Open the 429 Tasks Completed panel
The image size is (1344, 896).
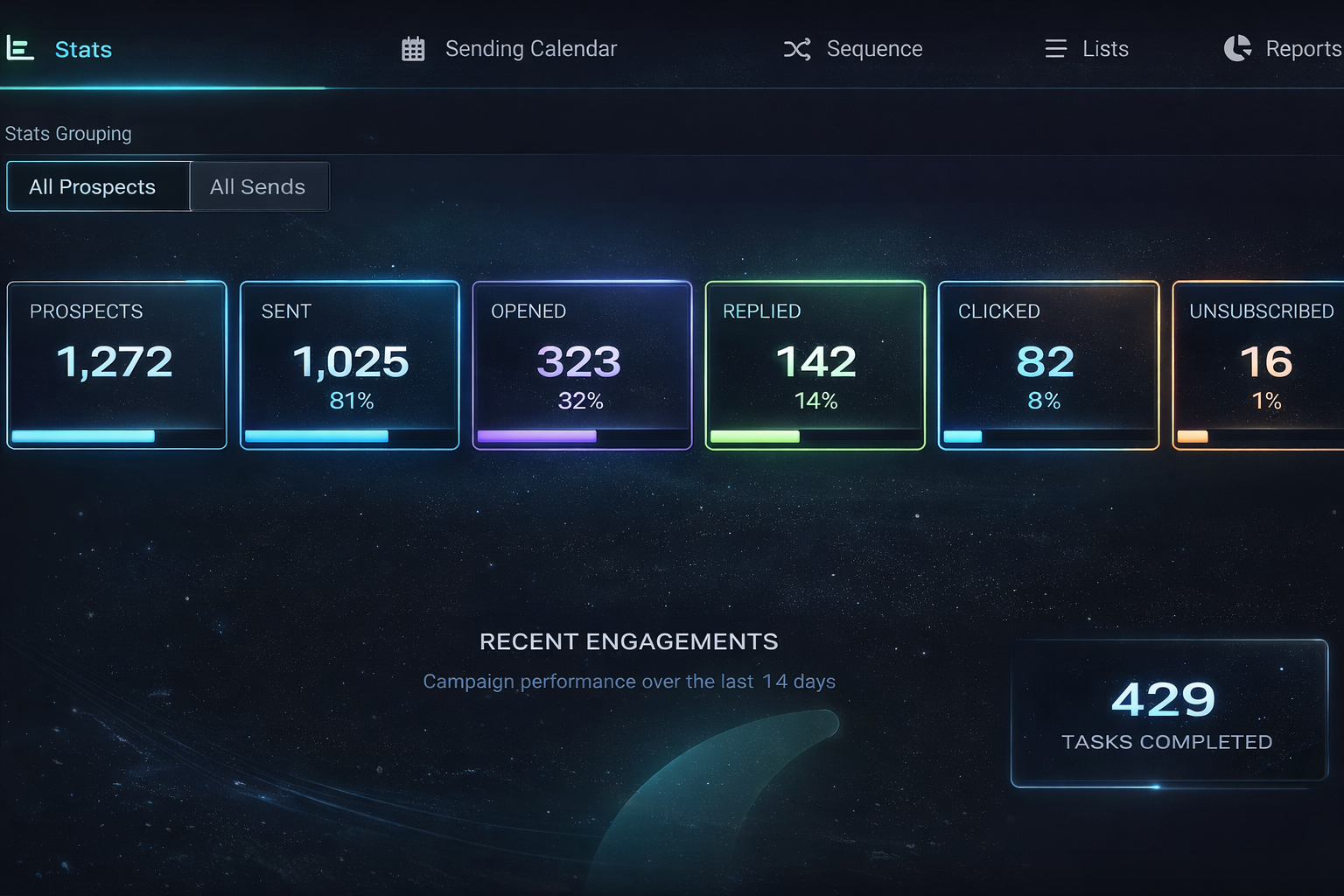coord(1168,713)
